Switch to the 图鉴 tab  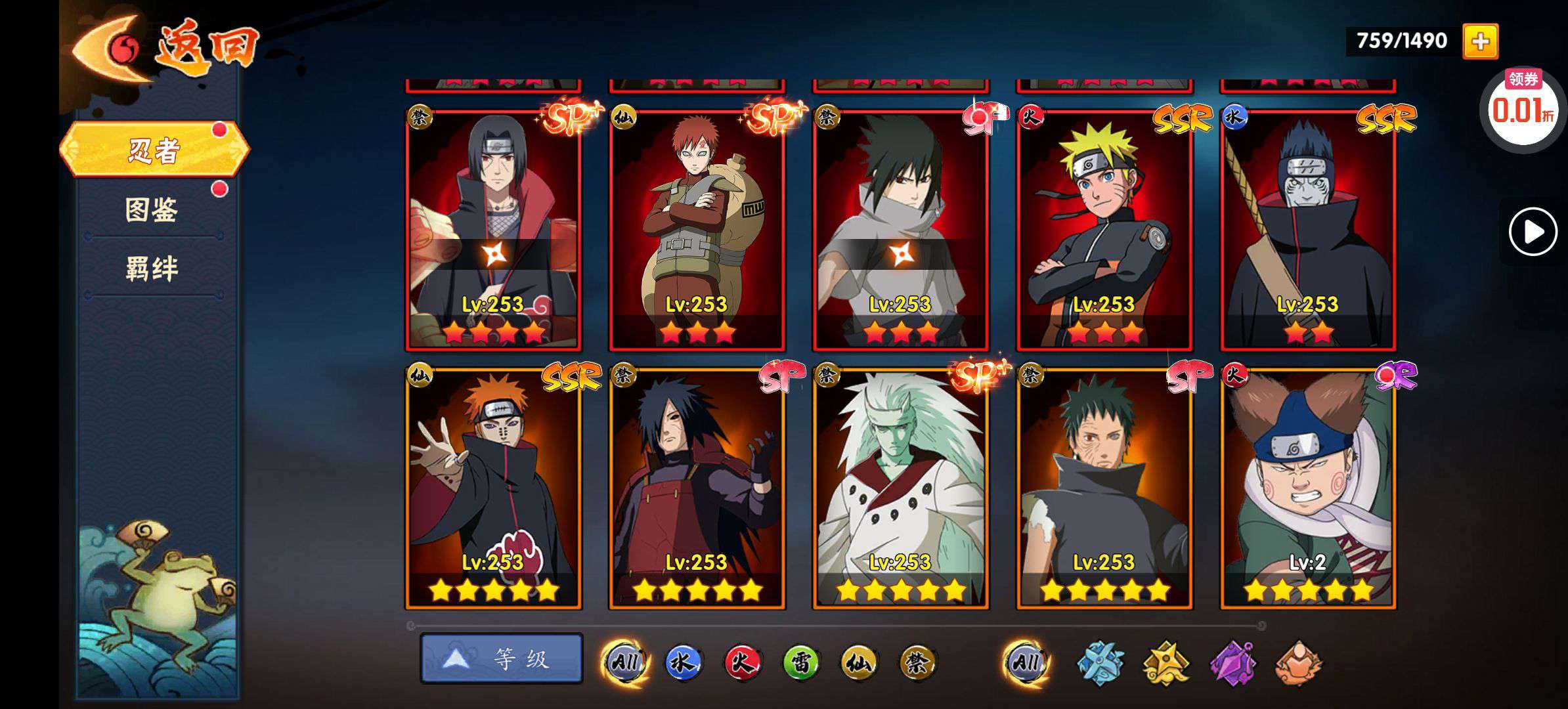click(152, 210)
